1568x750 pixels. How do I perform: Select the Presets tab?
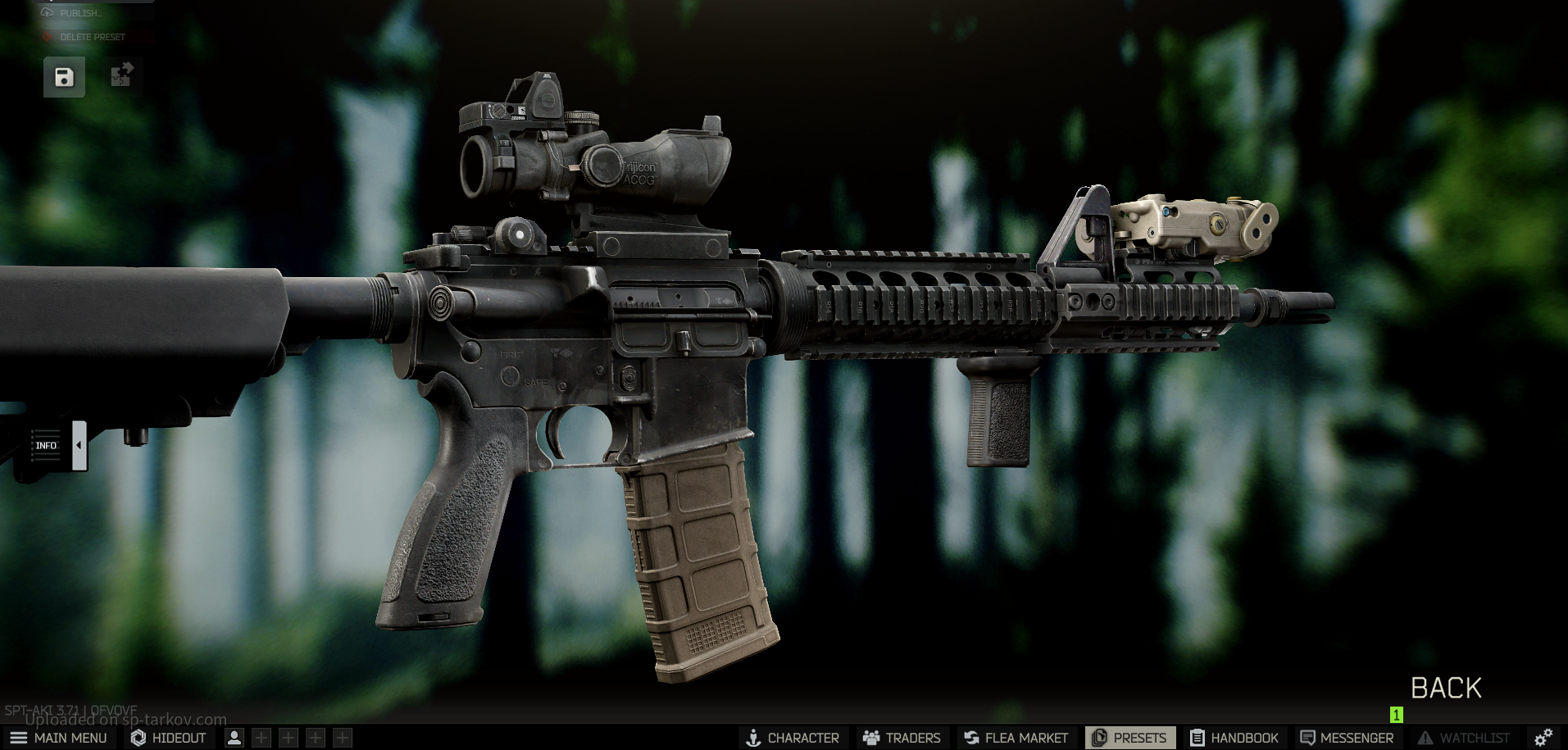coord(1129,738)
